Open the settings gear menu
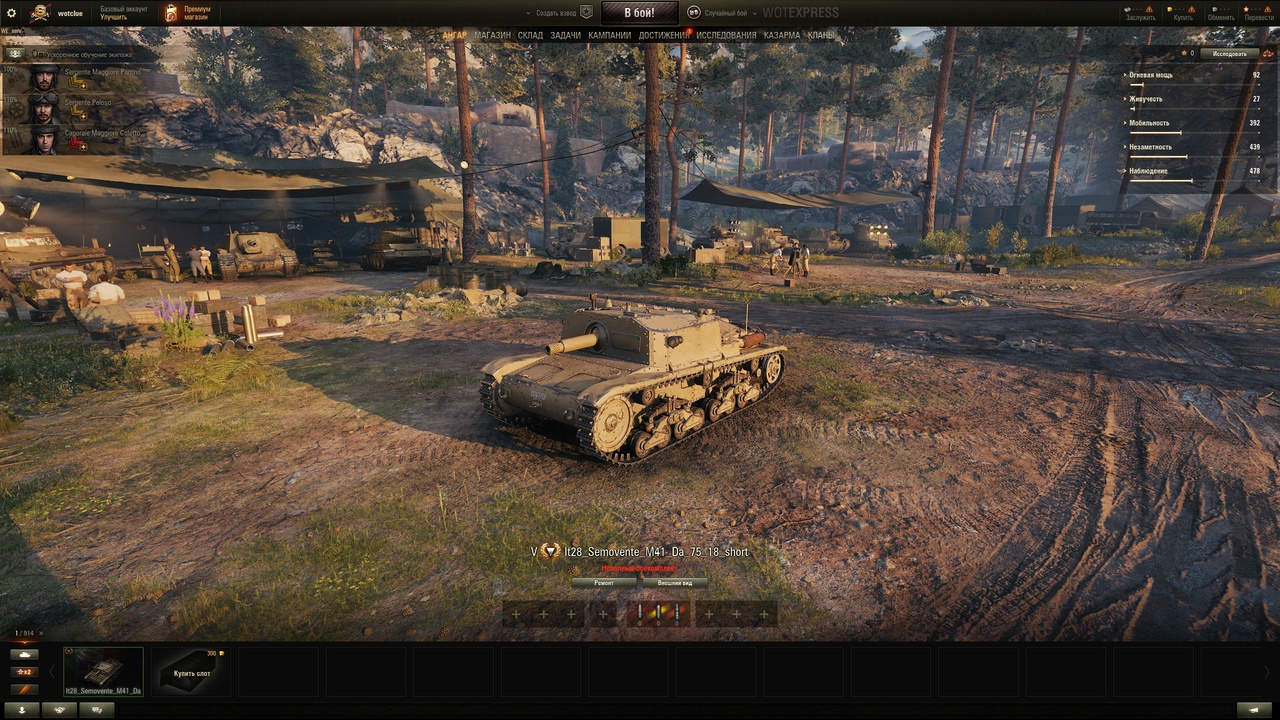This screenshot has width=1280, height=720. pyautogui.click(x=12, y=13)
